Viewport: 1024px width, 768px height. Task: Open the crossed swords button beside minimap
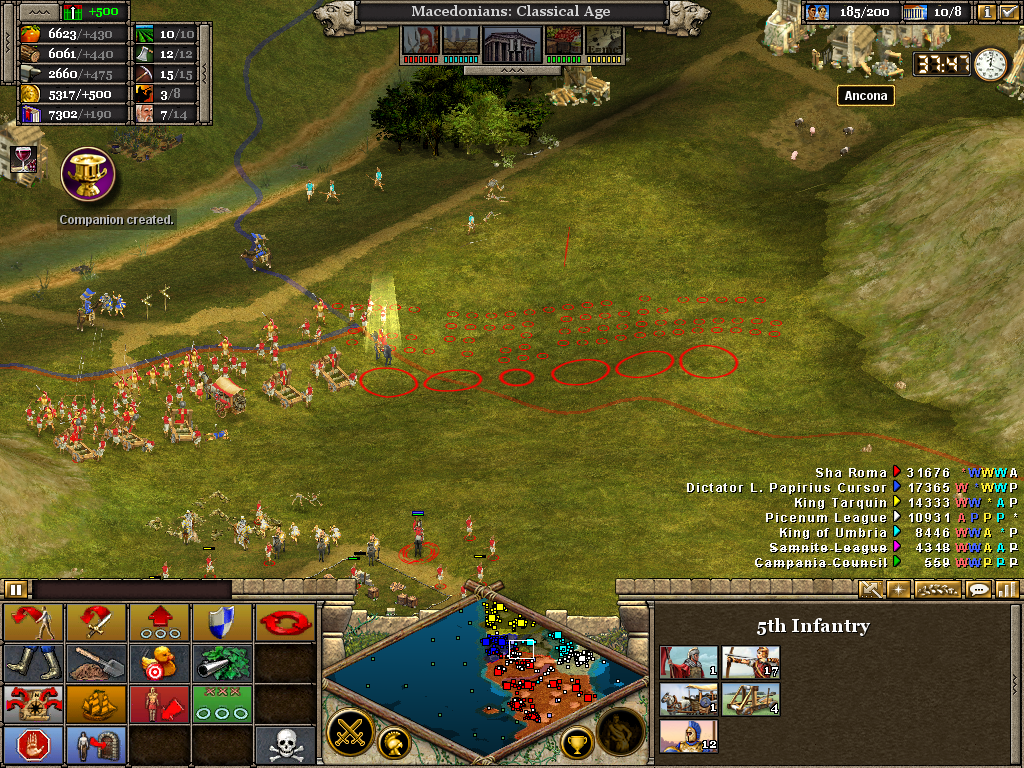pyautogui.click(x=351, y=732)
